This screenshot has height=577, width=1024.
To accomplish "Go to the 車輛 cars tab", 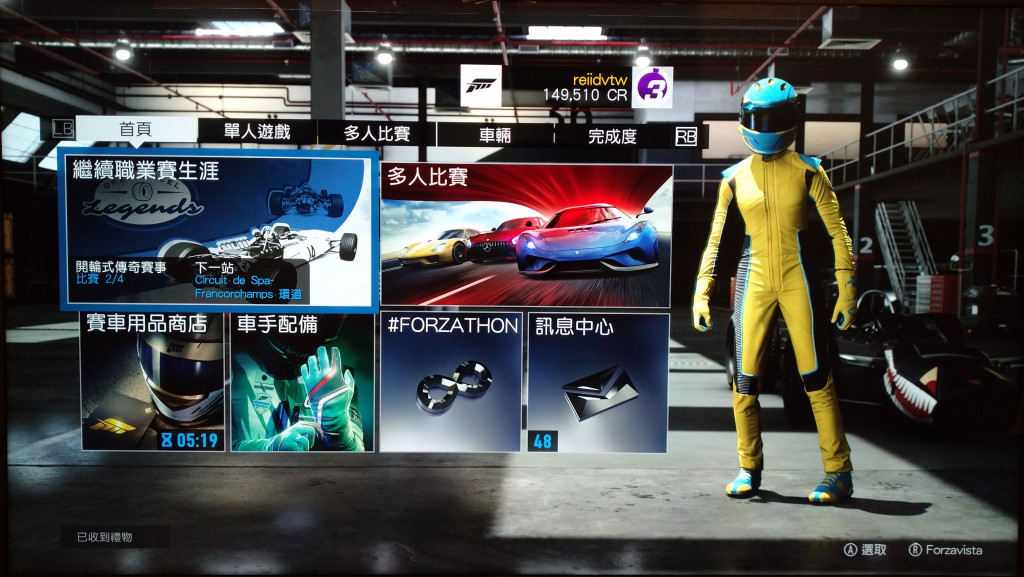I will click(x=496, y=135).
